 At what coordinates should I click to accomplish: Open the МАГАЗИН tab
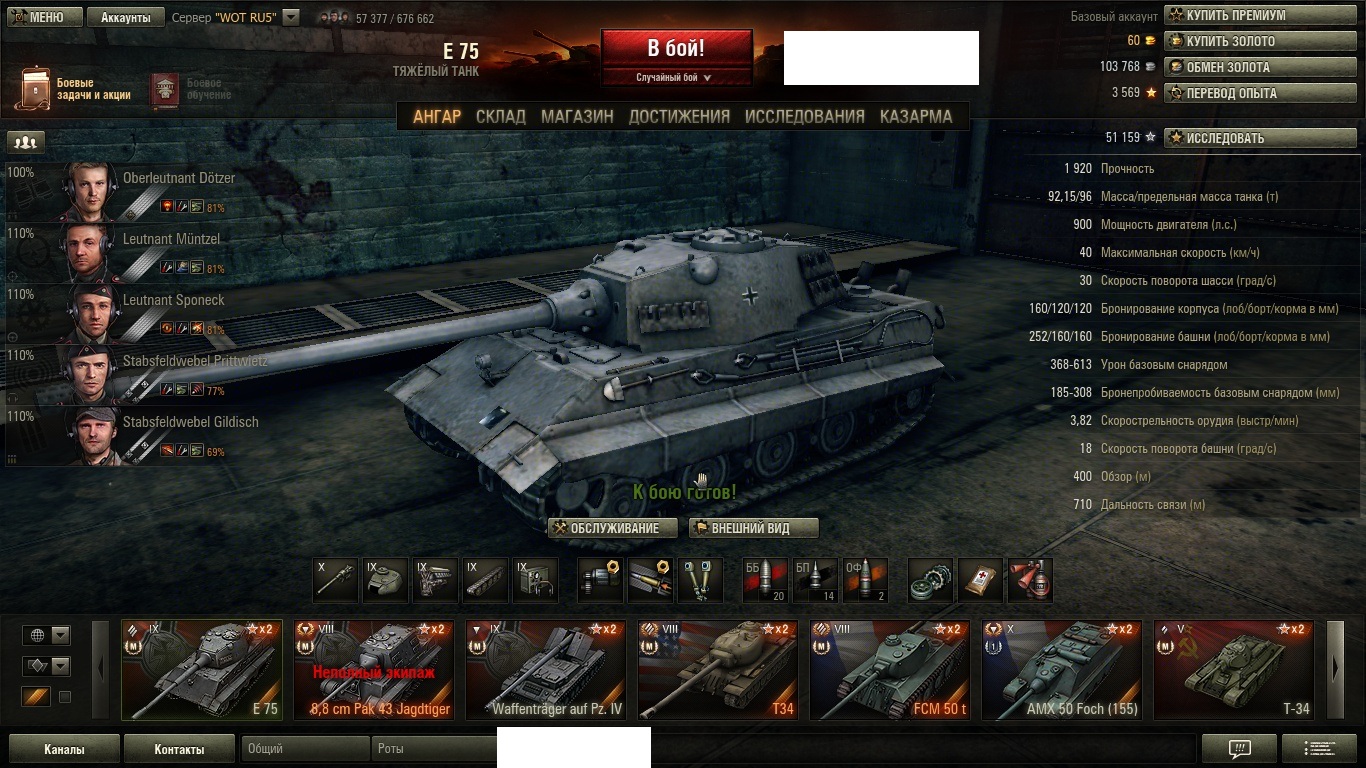(x=577, y=116)
